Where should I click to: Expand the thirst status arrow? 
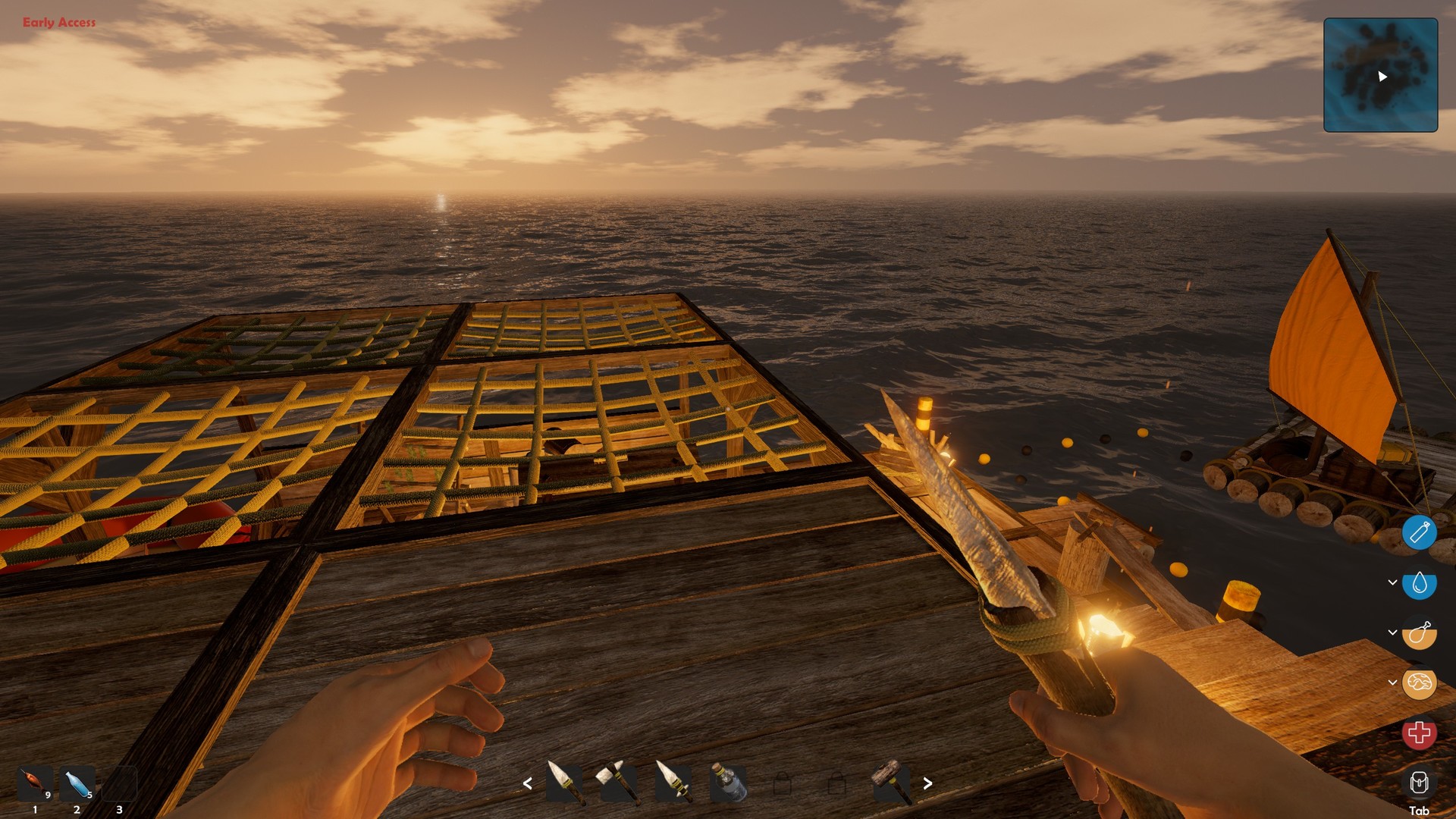pyautogui.click(x=1392, y=582)
